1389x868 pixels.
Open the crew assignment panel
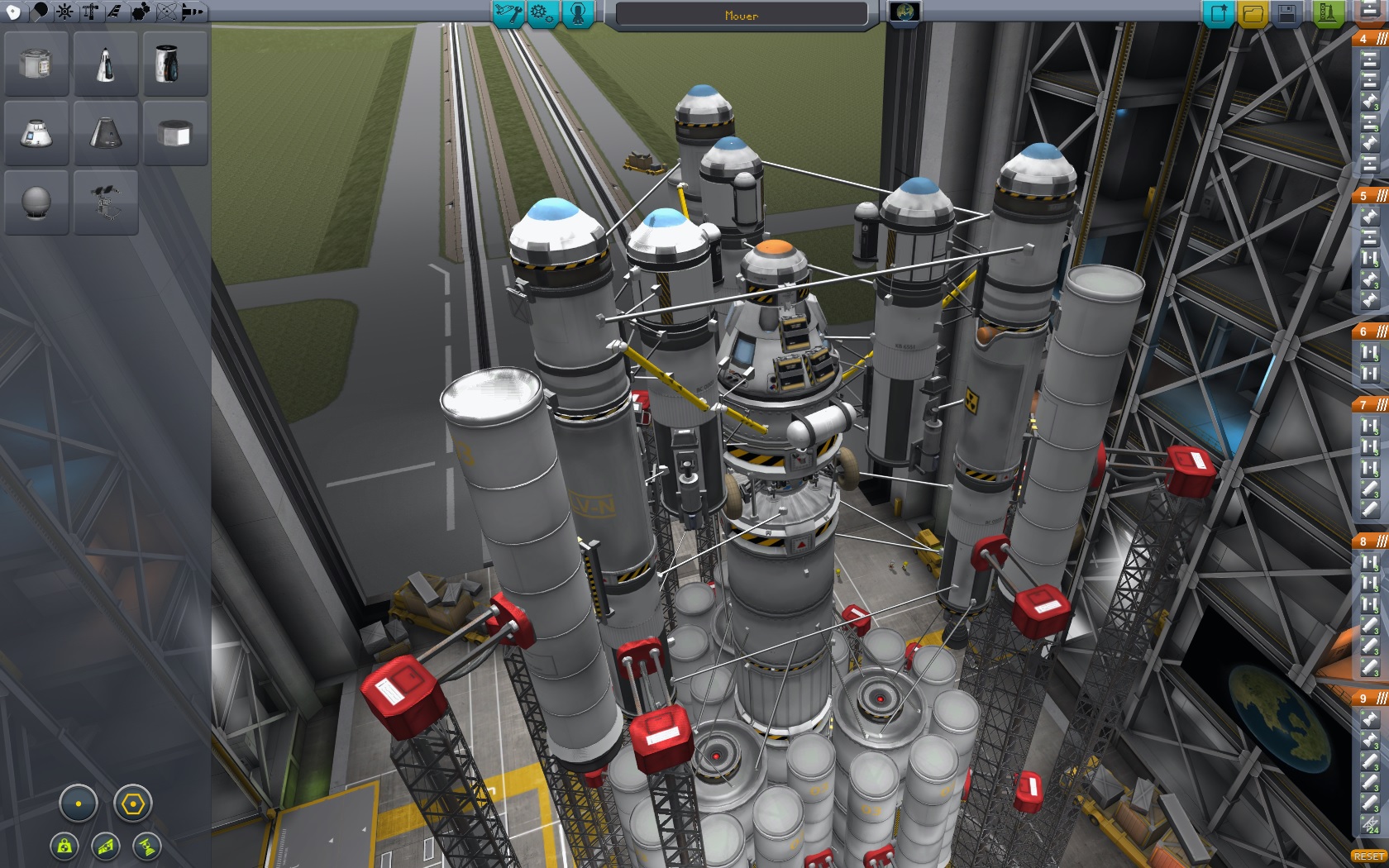point(578,13)
